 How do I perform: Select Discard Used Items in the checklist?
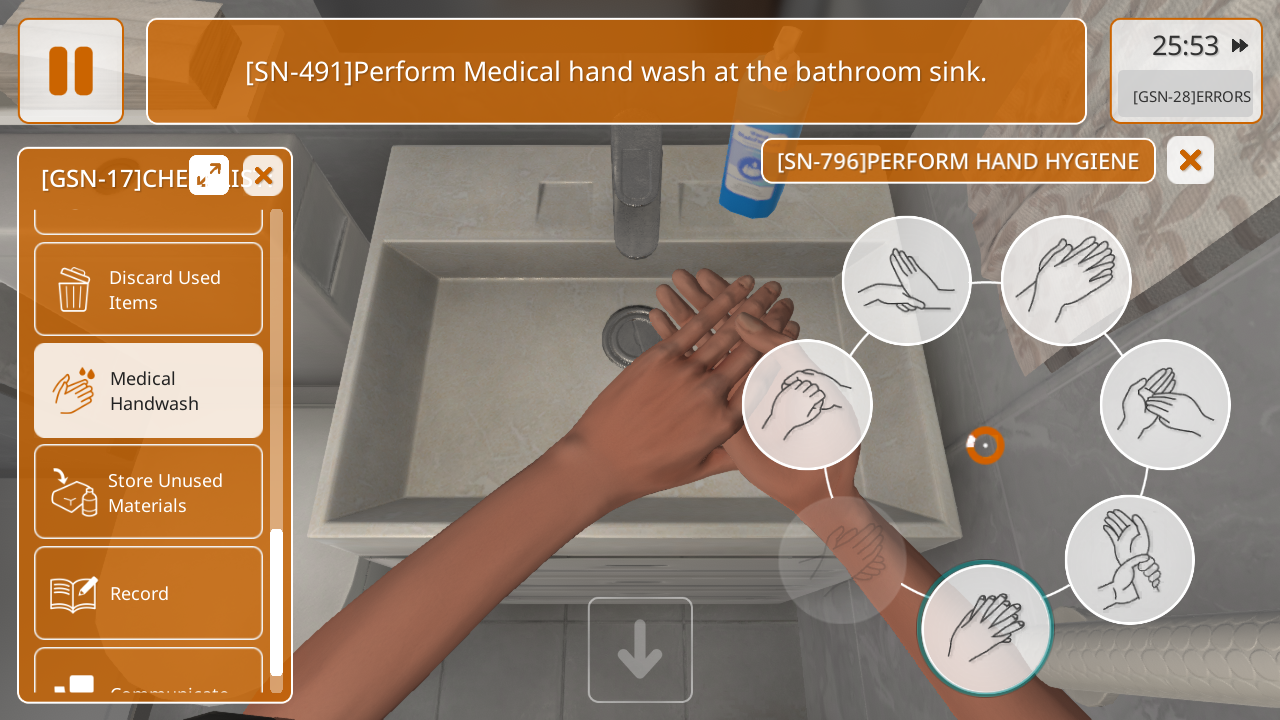point(149,289)
